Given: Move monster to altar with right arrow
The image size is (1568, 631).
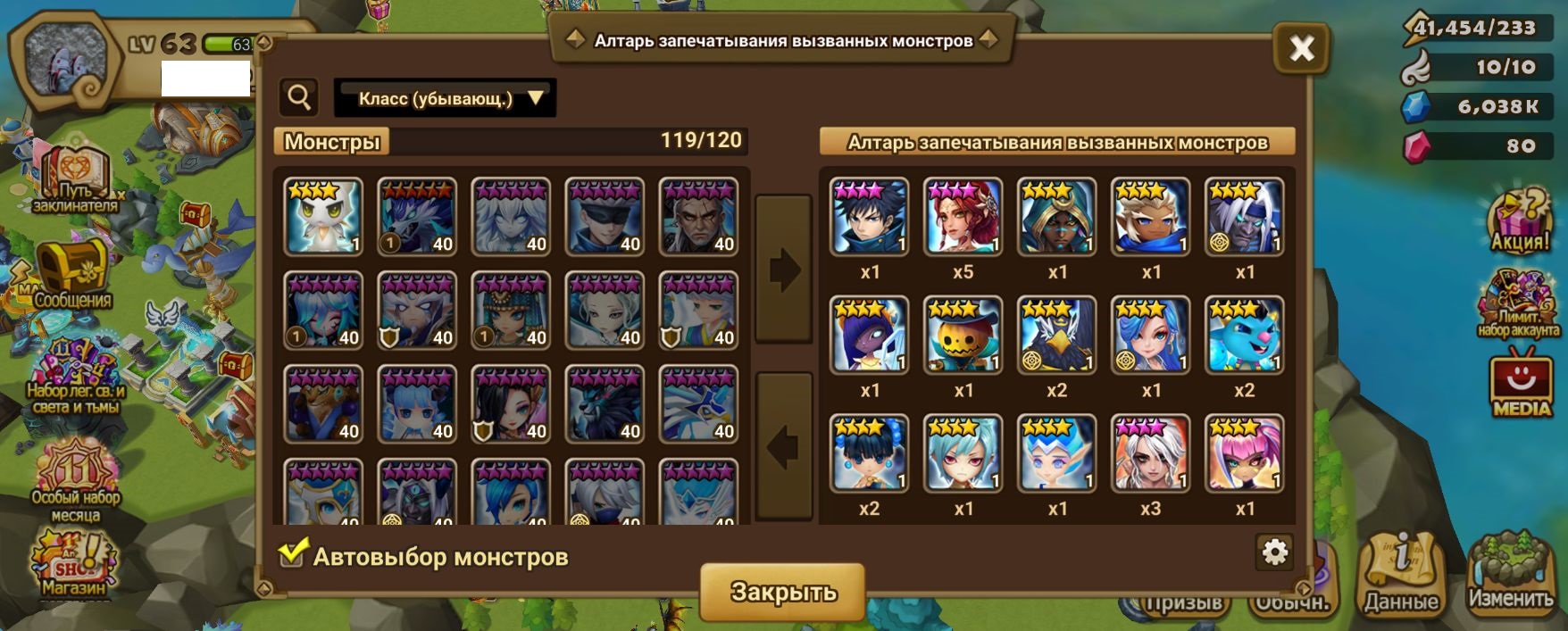Looking at the screenshot, I should pyautogui.click(x=783, y=268).
